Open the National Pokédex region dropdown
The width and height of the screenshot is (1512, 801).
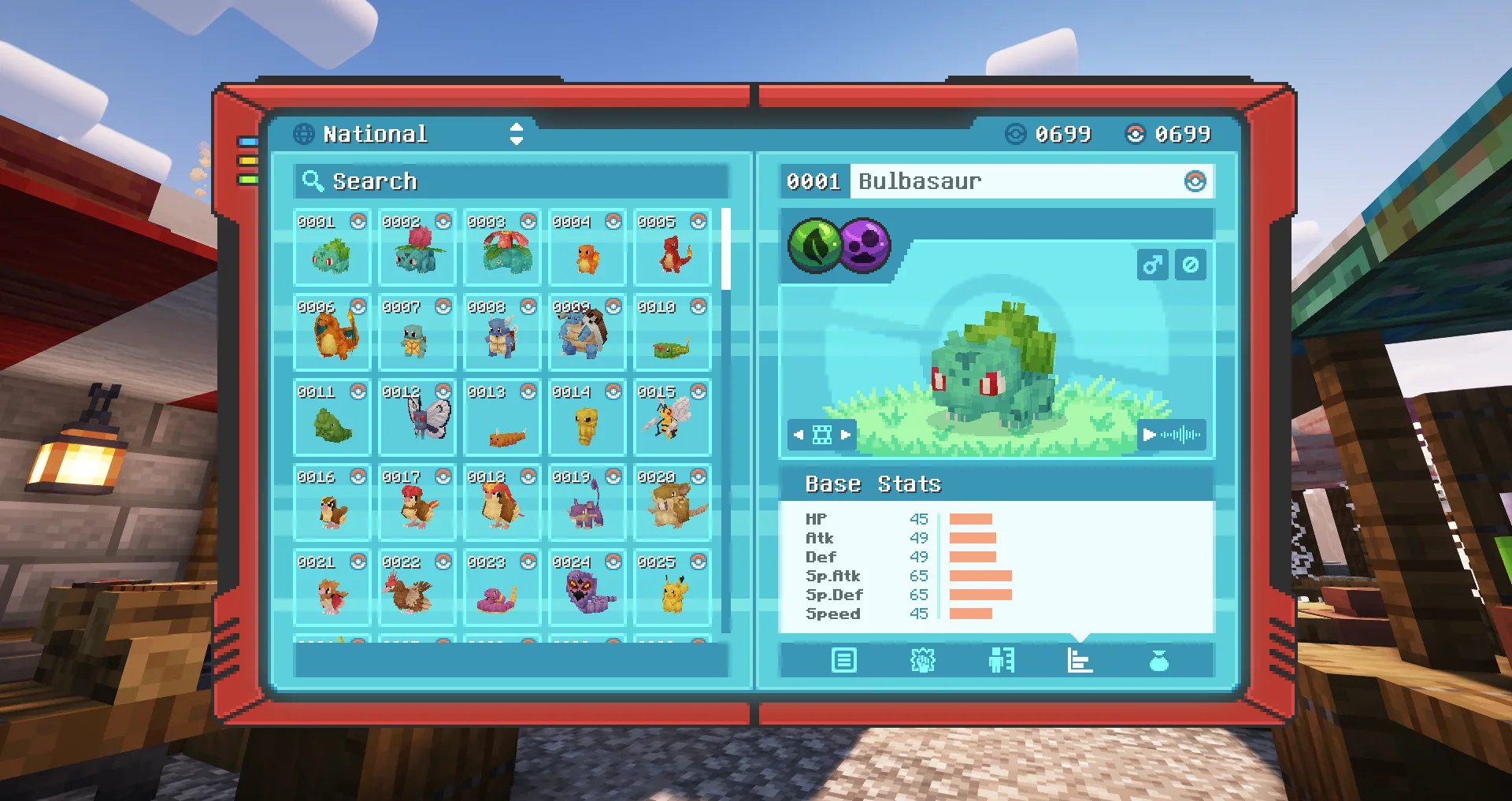click(516, 134)
